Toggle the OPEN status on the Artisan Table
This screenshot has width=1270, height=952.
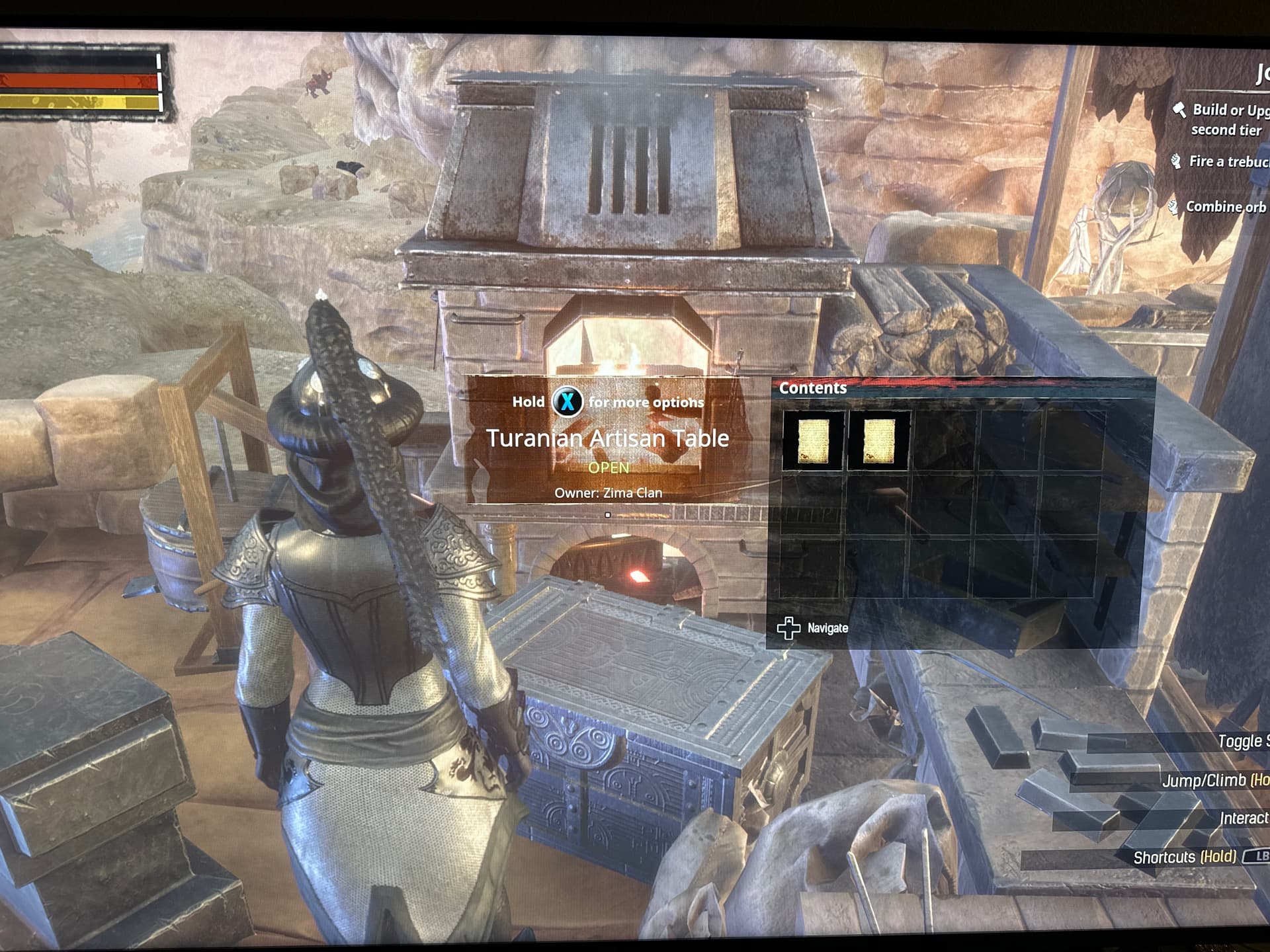(609, 467)
